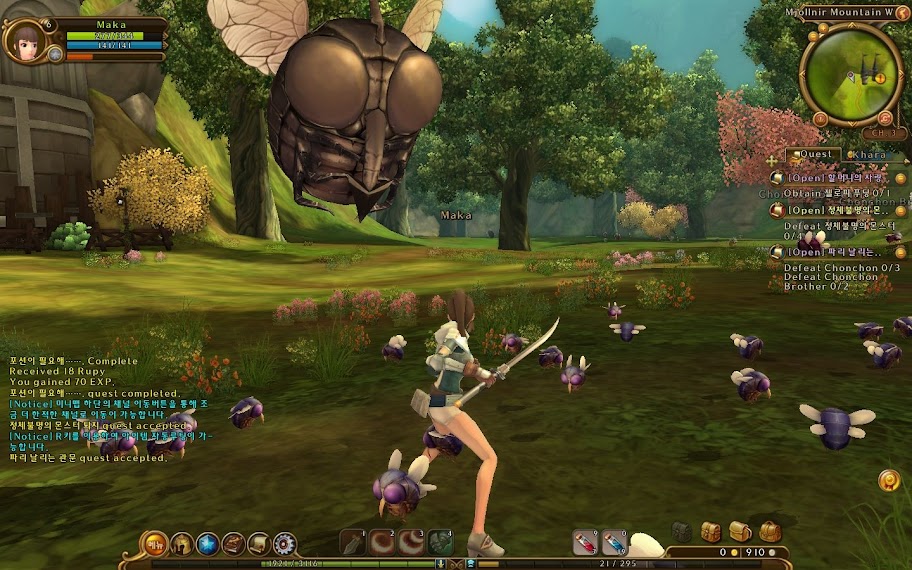Click the gold medal notification icon
Screen dimensions: 912x570
[x=888, y=480]
